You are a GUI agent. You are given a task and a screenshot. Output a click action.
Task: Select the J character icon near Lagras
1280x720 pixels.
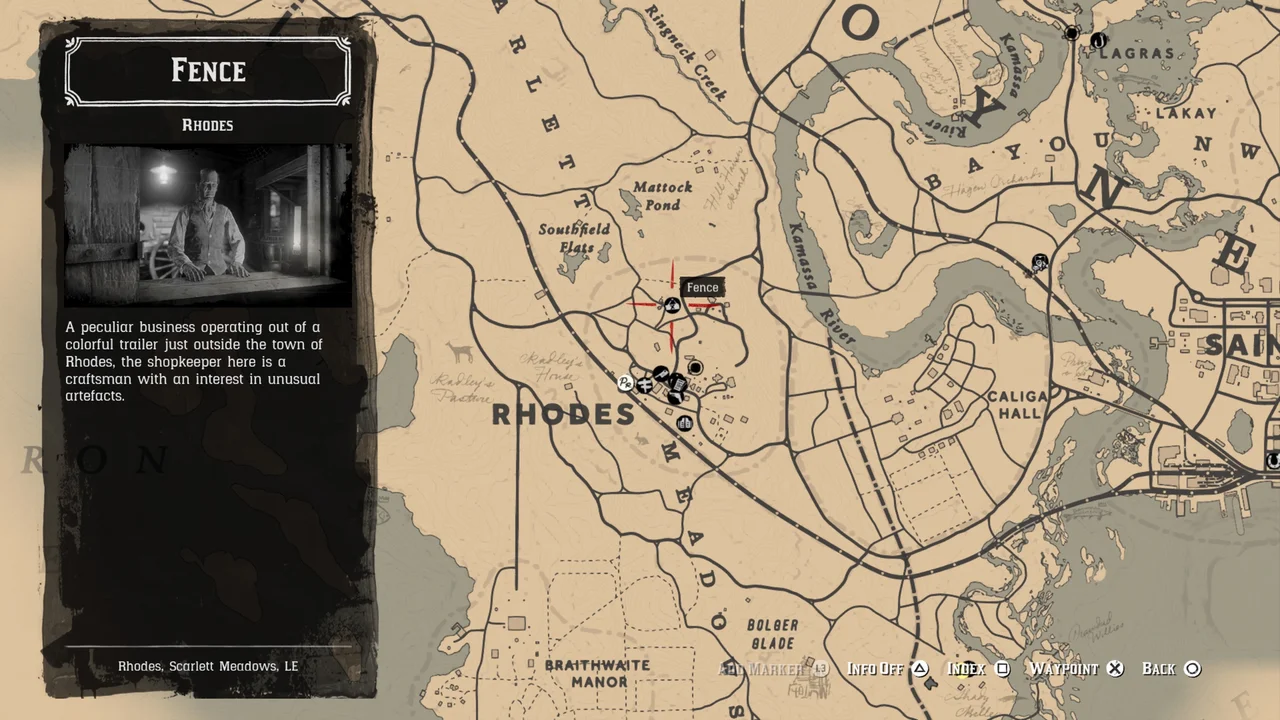(1098, 41)
